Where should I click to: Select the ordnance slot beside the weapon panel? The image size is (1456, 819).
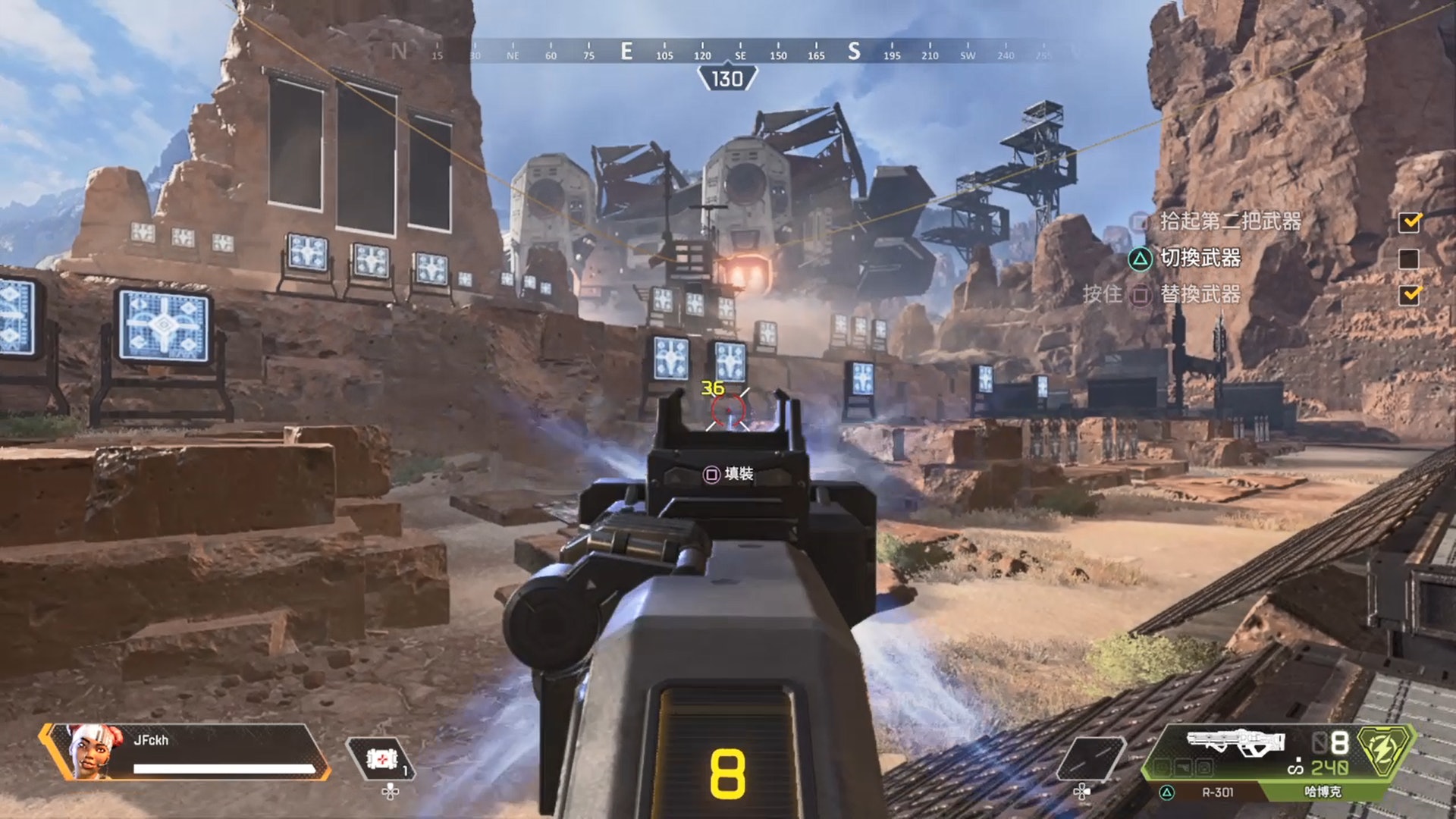(1090, 758)
